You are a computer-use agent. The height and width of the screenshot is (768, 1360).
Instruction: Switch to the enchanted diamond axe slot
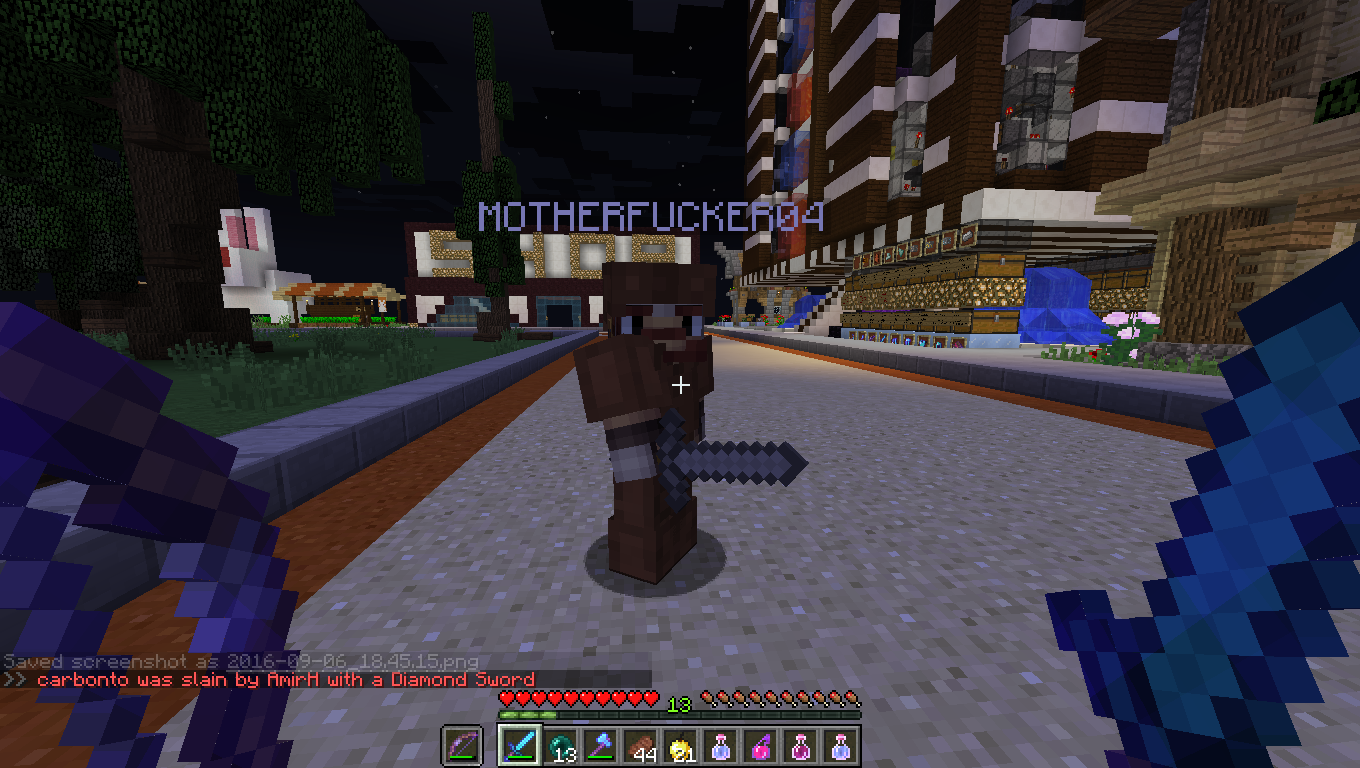[600, 746]
